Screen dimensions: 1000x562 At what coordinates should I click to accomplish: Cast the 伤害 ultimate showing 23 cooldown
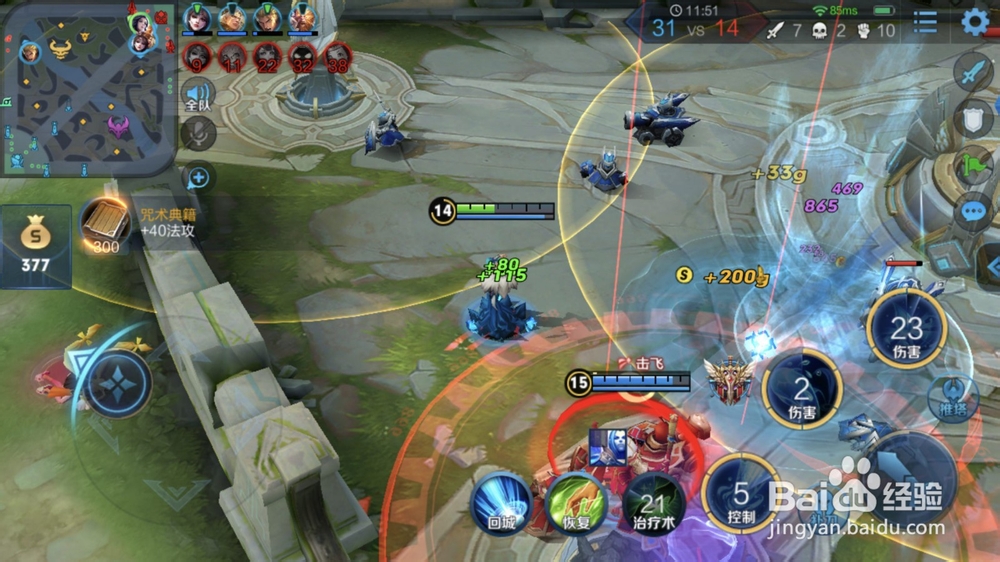(x=906, y=330)
